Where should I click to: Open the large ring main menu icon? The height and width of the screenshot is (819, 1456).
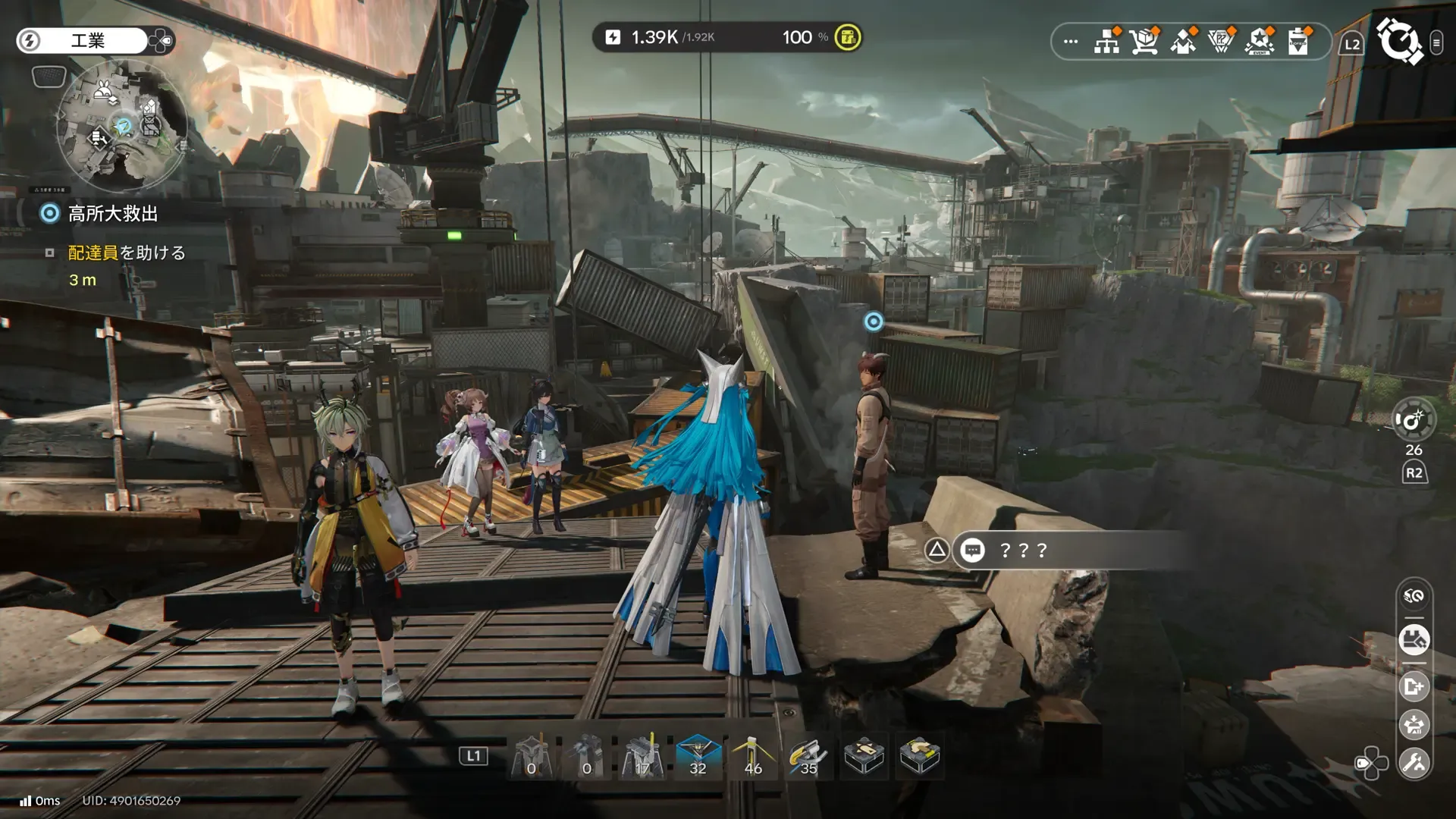point(1400,41)
